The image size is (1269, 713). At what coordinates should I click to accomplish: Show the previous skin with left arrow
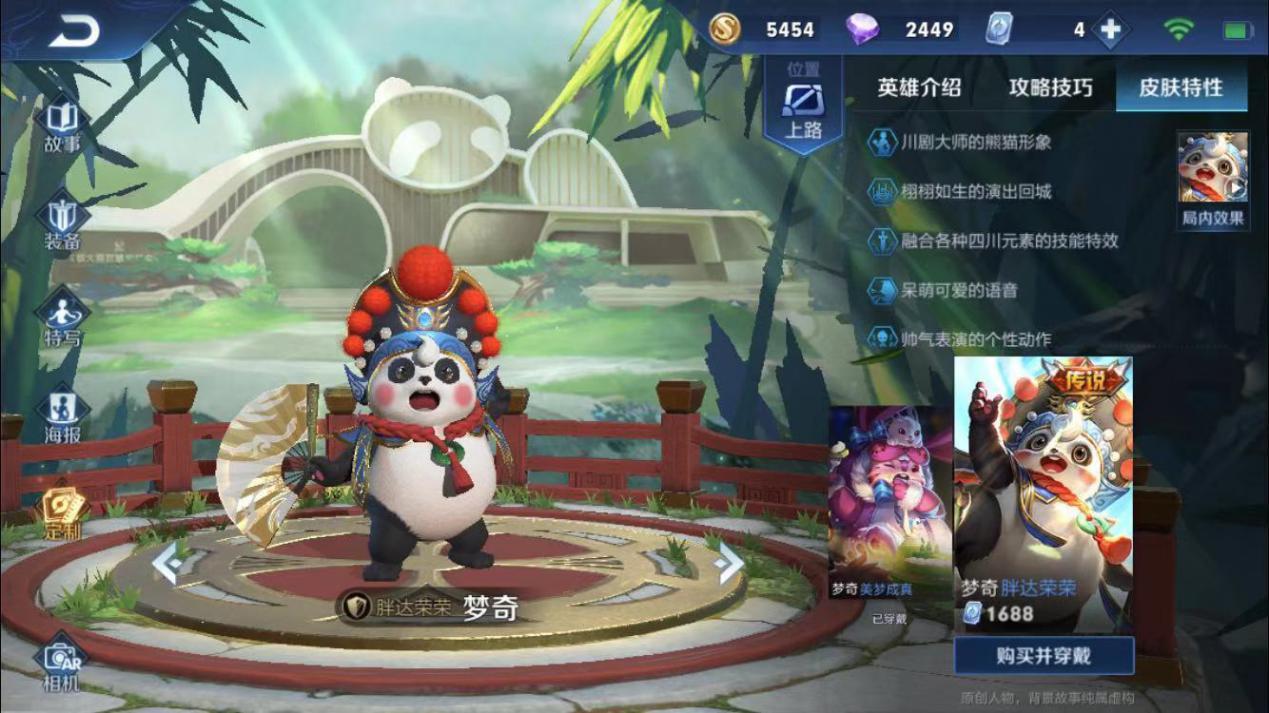pyautogui.click(x=166, y=563)
